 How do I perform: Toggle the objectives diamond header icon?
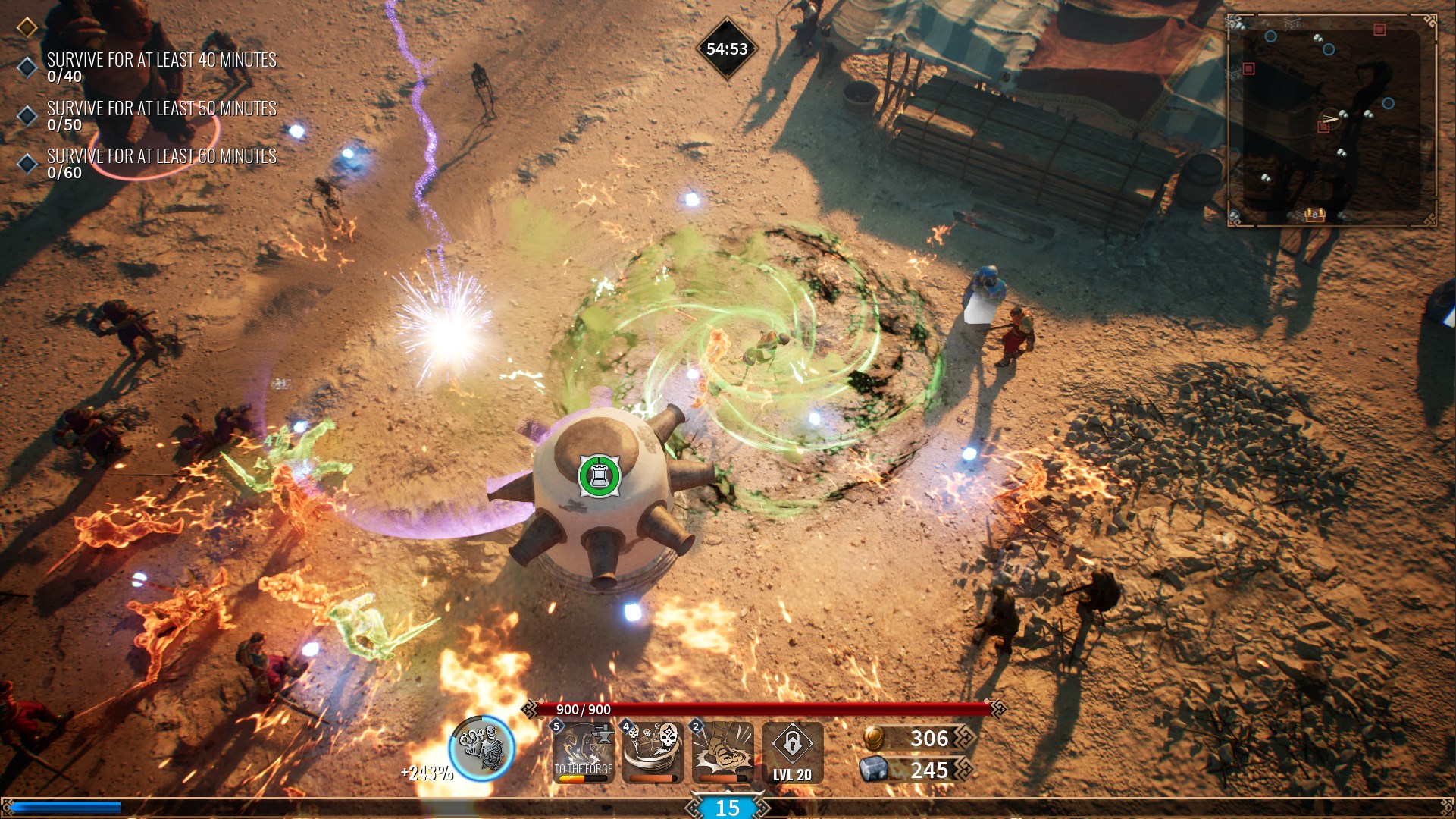click(x=27, y=28)
